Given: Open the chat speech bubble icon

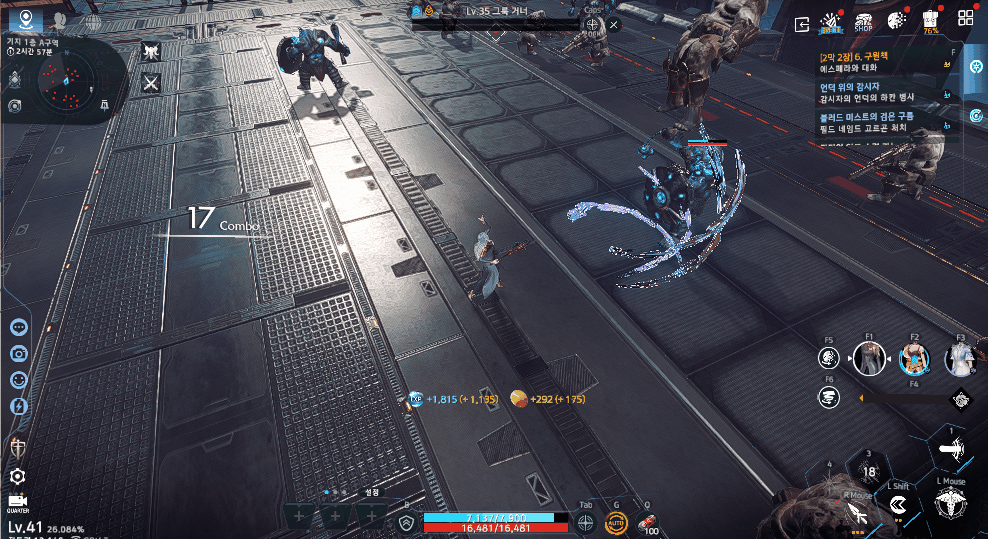Looking at the screenshot, I should (18, 327).
